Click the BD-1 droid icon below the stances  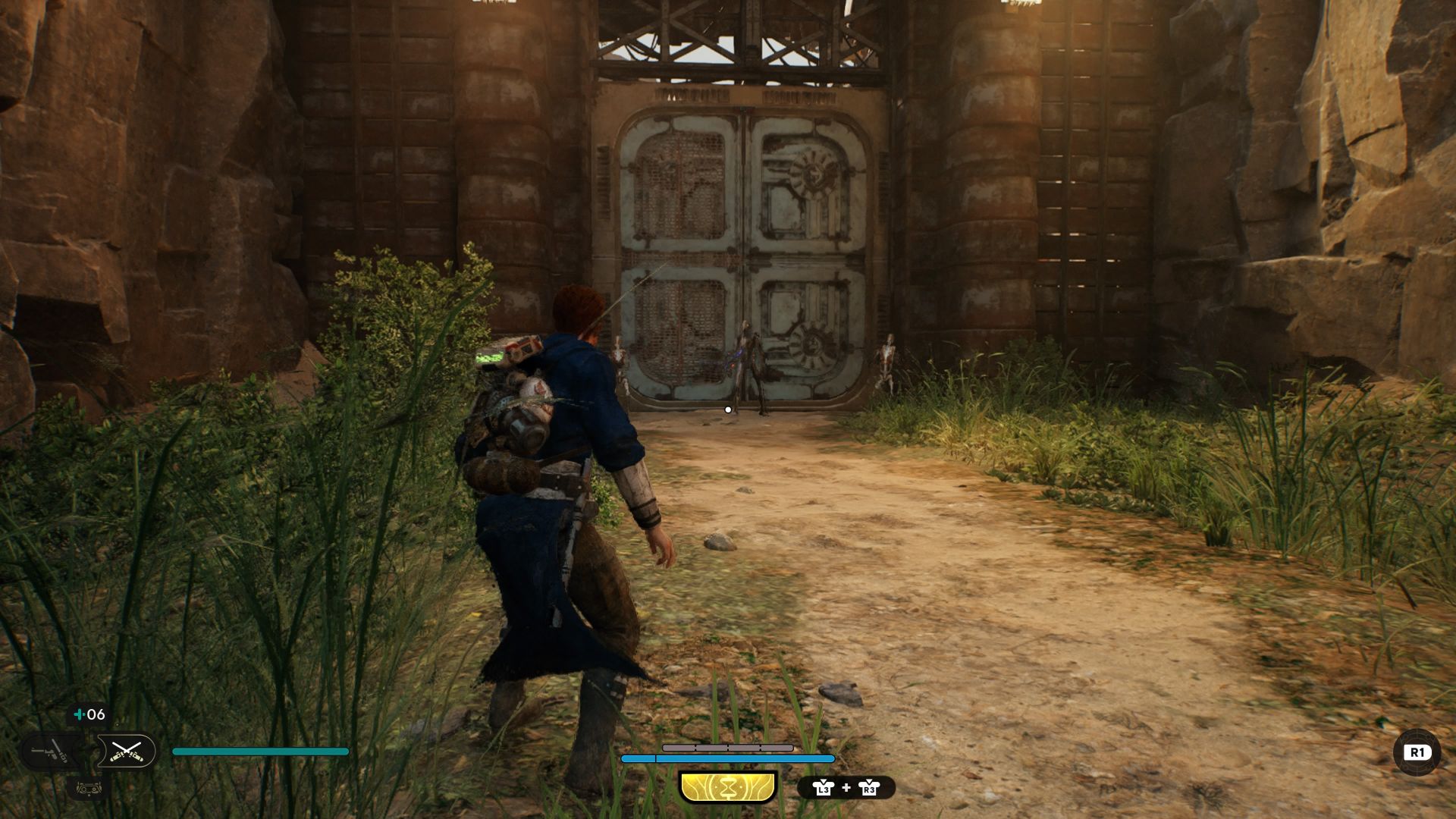point(89,789)
